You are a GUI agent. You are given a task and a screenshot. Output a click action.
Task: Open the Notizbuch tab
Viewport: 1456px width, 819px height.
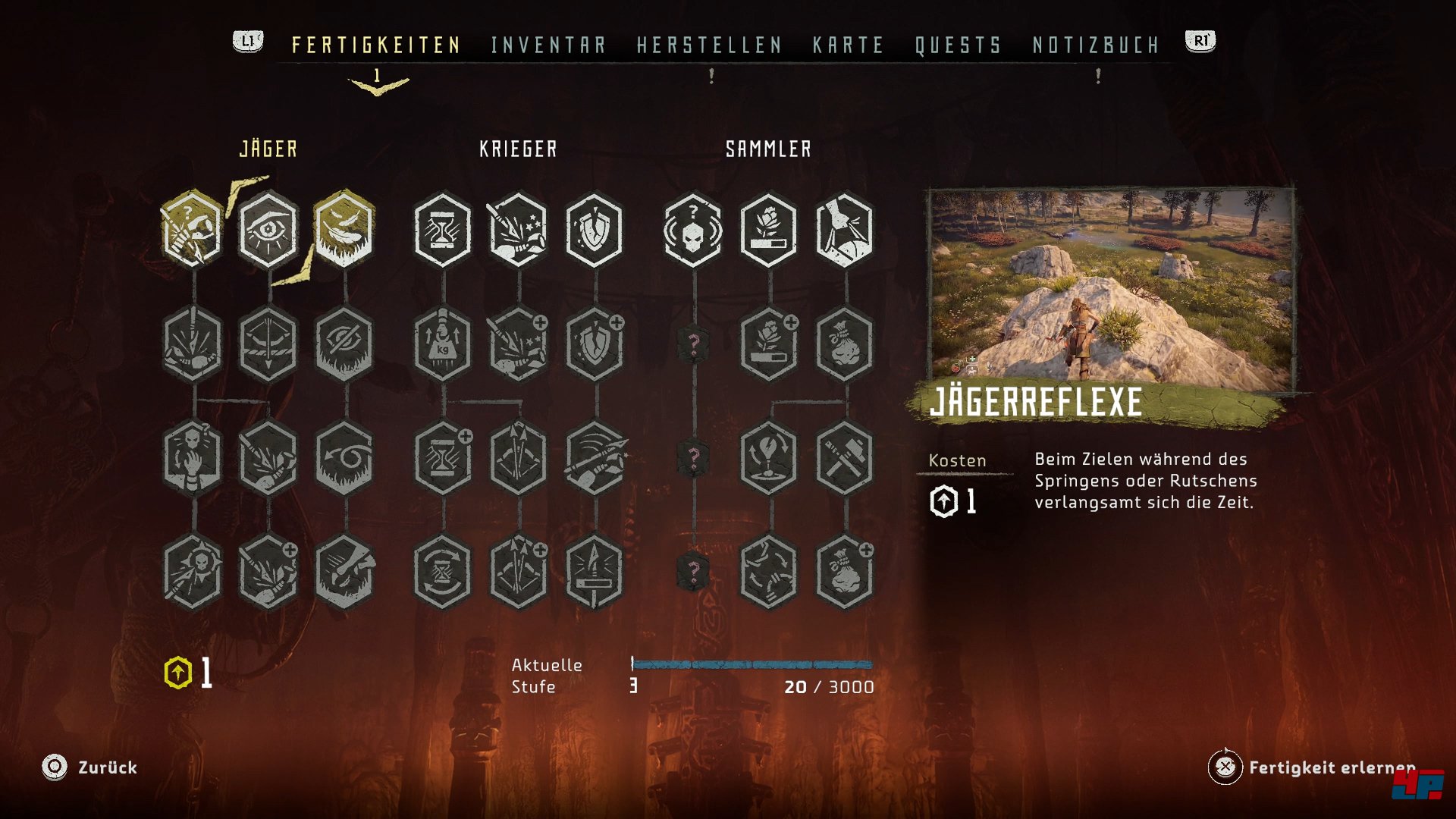[1096, 45]
